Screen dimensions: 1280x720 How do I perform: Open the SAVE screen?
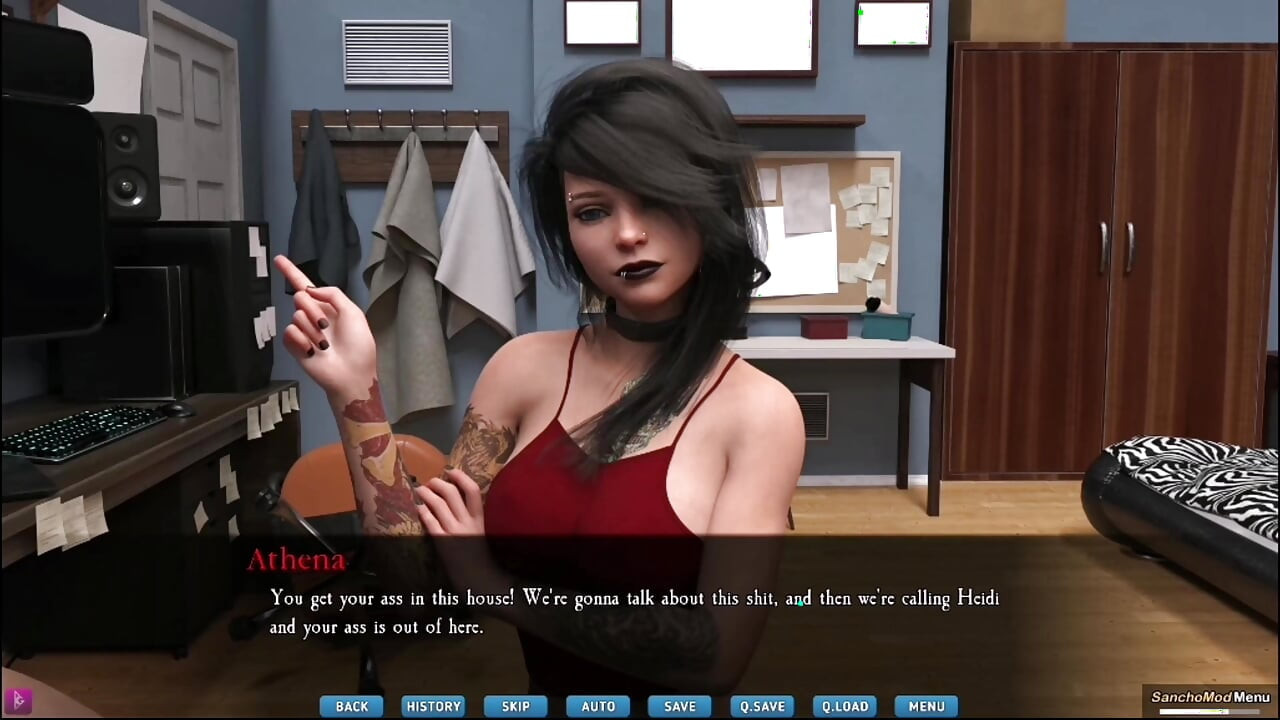pos(679,706)
